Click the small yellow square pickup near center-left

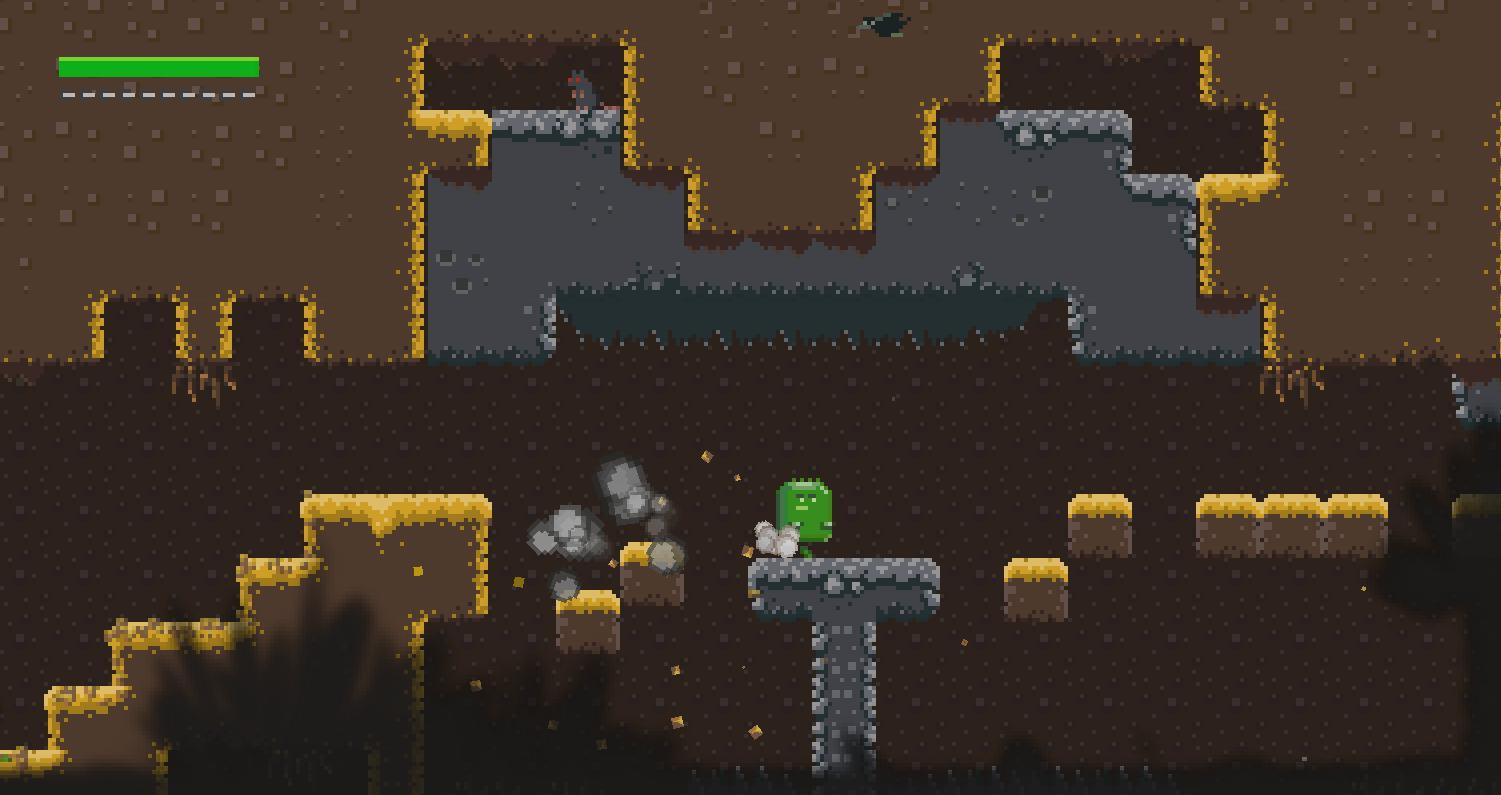coord(520,583)
